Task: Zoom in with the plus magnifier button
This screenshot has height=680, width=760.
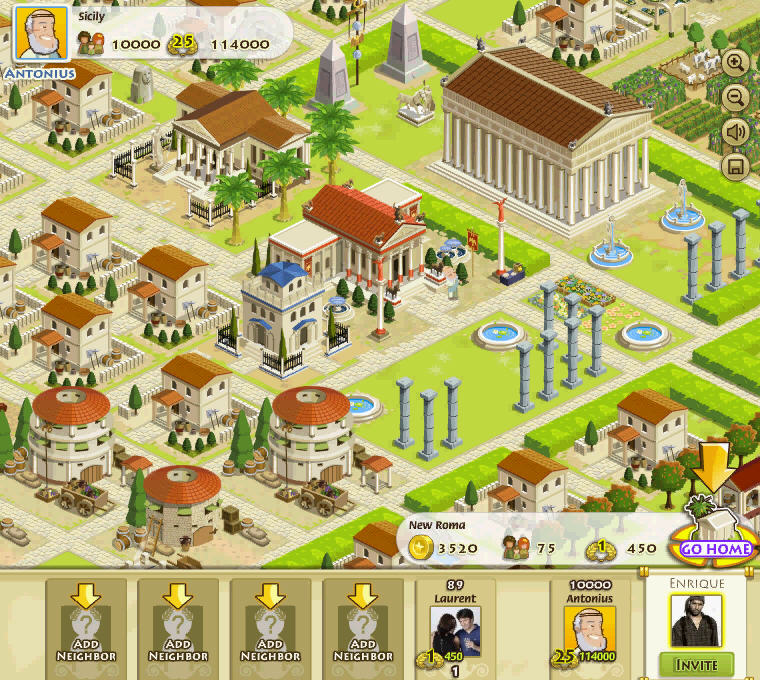Action: coord(737,63)
